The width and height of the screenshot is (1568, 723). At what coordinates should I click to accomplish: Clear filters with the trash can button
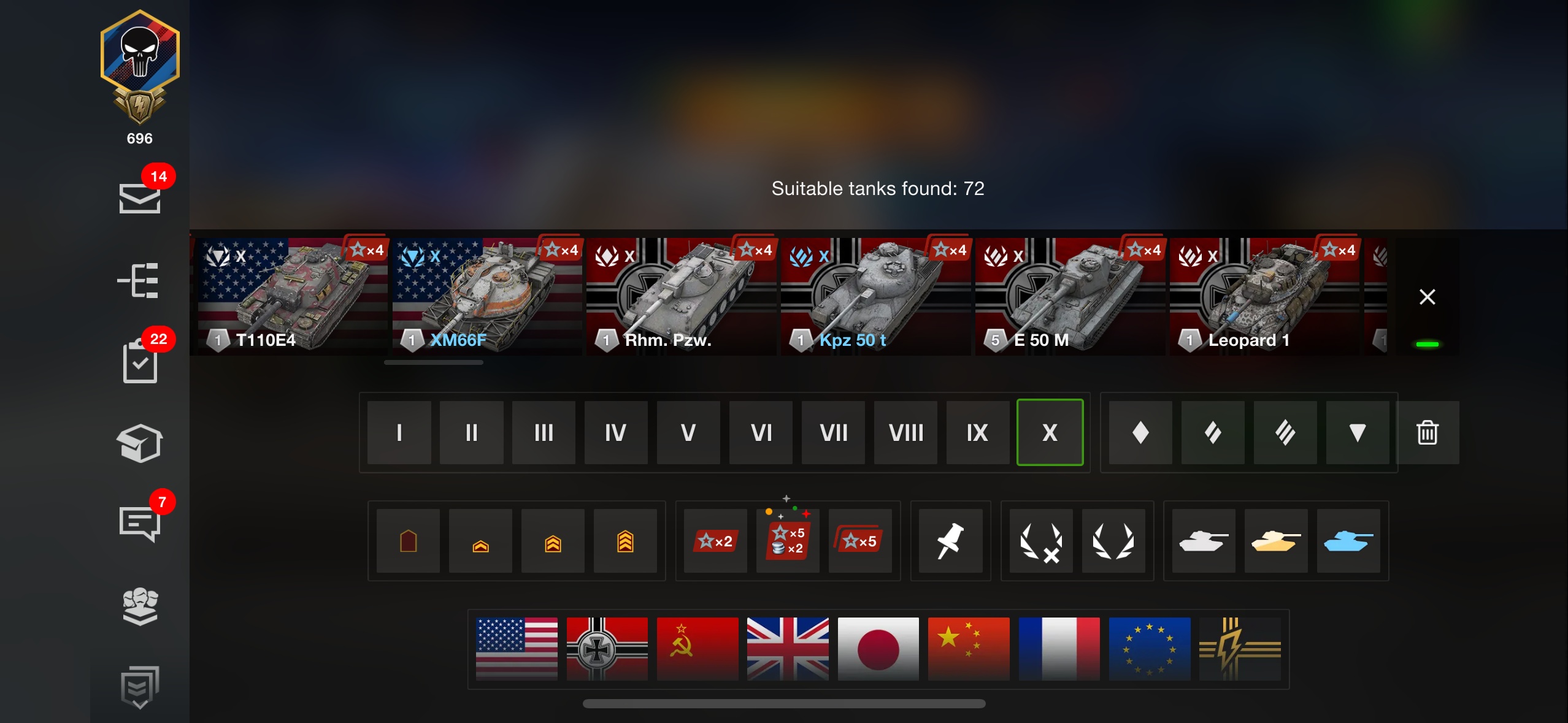pyautogui.click(x=1427, y=433)
